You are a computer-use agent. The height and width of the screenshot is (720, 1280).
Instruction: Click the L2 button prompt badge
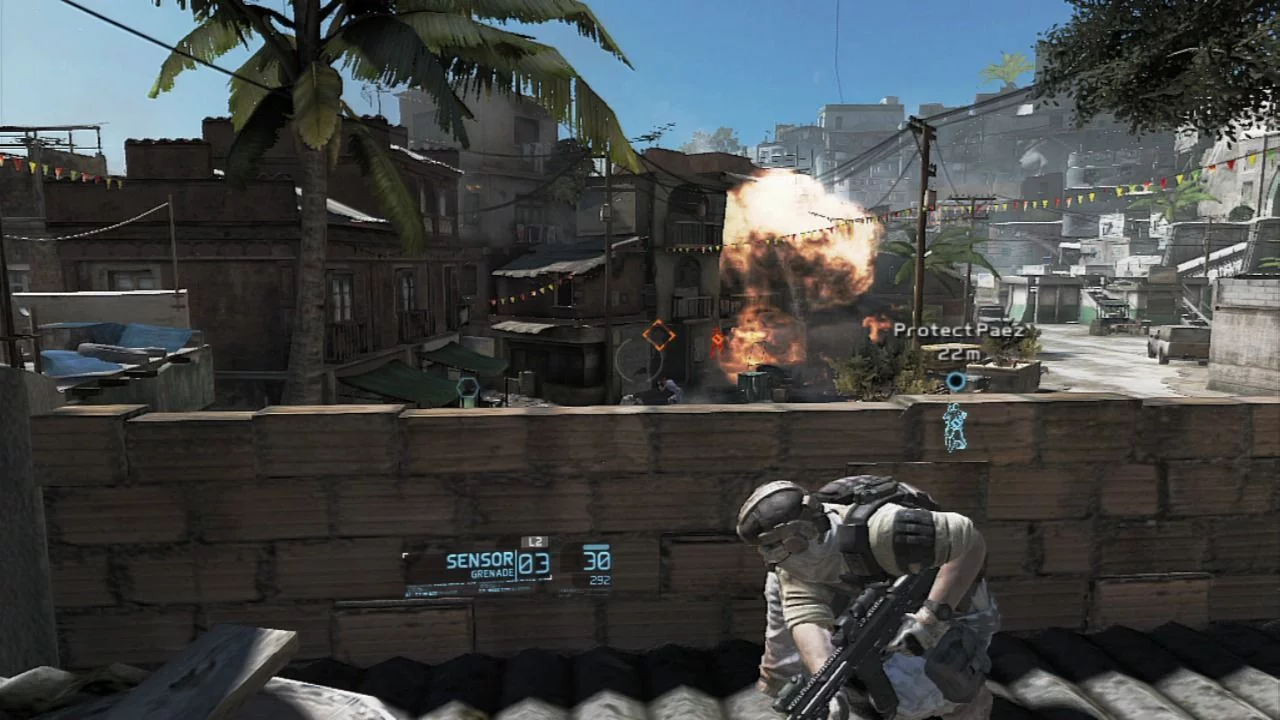pos(536,541)
